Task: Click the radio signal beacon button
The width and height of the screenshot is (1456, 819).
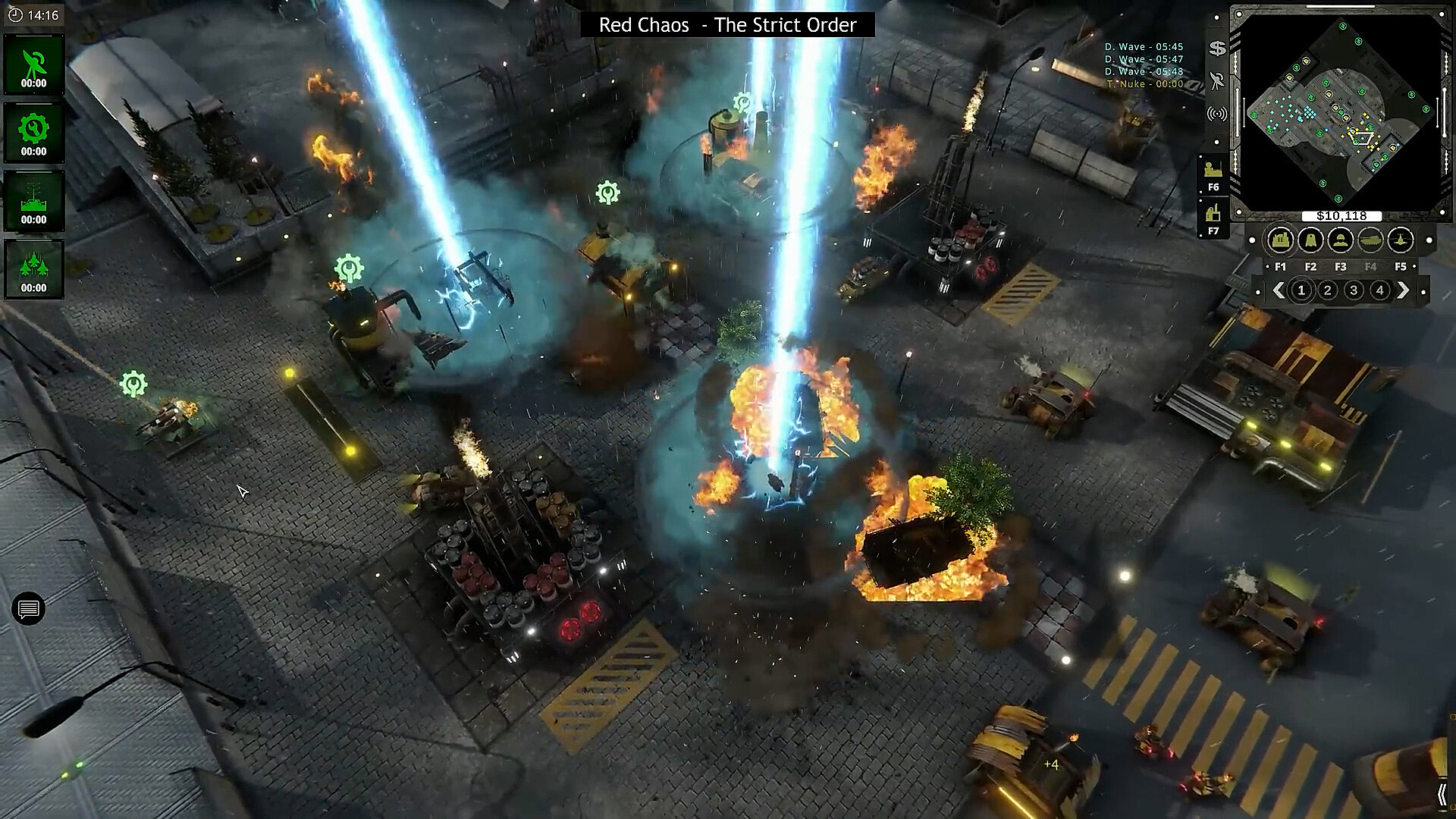Action: [1217, 115]
